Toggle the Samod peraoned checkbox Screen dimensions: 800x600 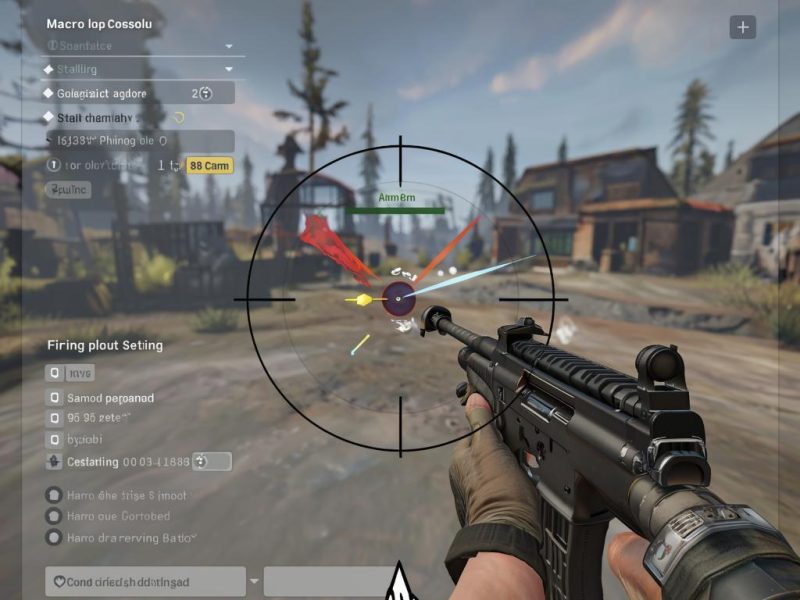coord(54,397)
